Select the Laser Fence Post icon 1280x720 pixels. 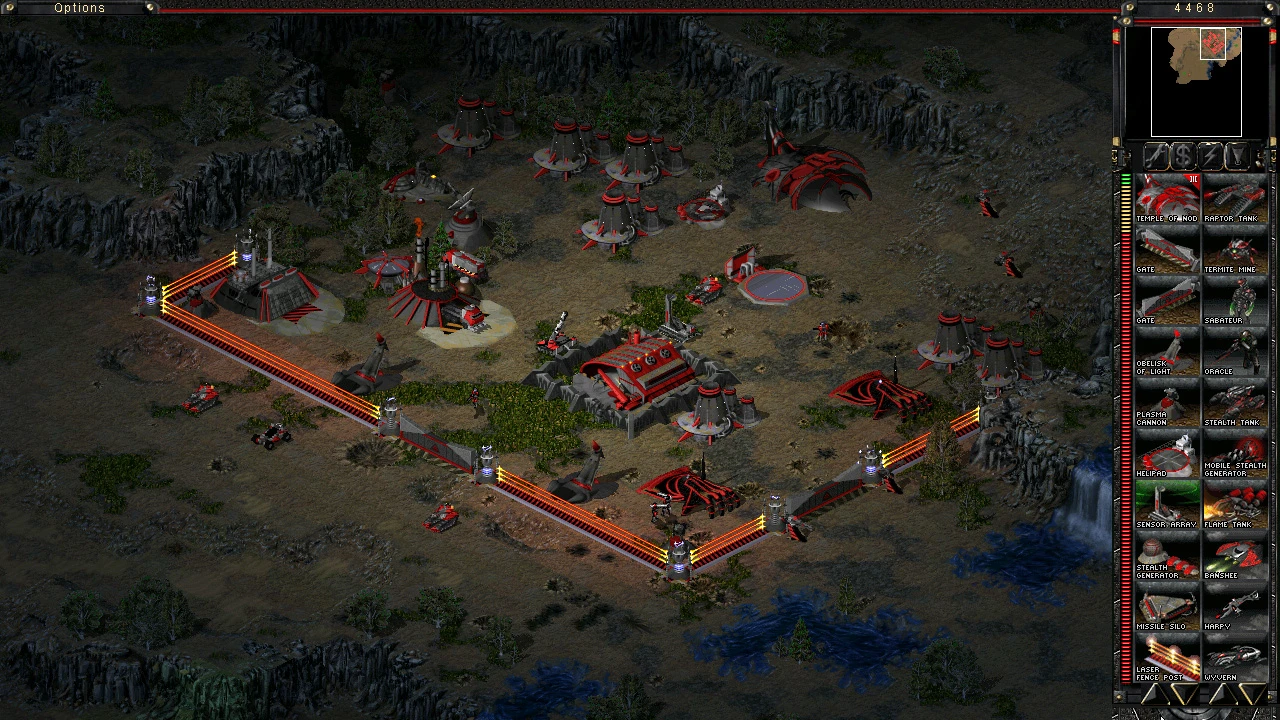(1167, 657)
